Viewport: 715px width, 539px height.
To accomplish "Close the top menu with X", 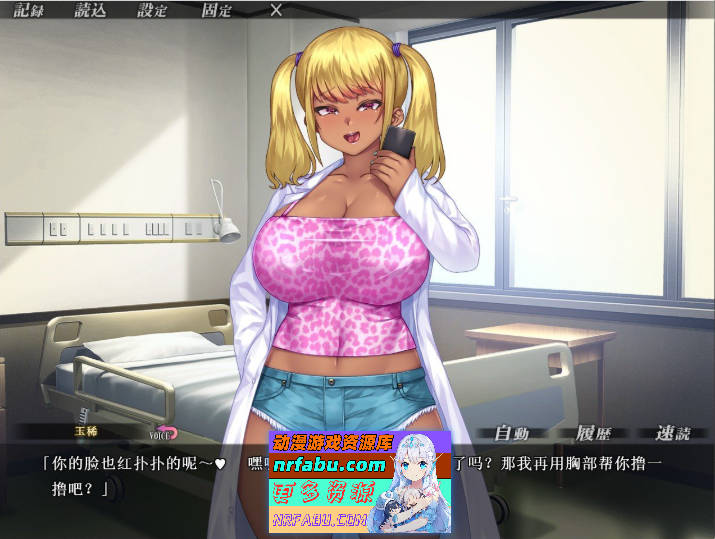I will [x=276, y=11].
